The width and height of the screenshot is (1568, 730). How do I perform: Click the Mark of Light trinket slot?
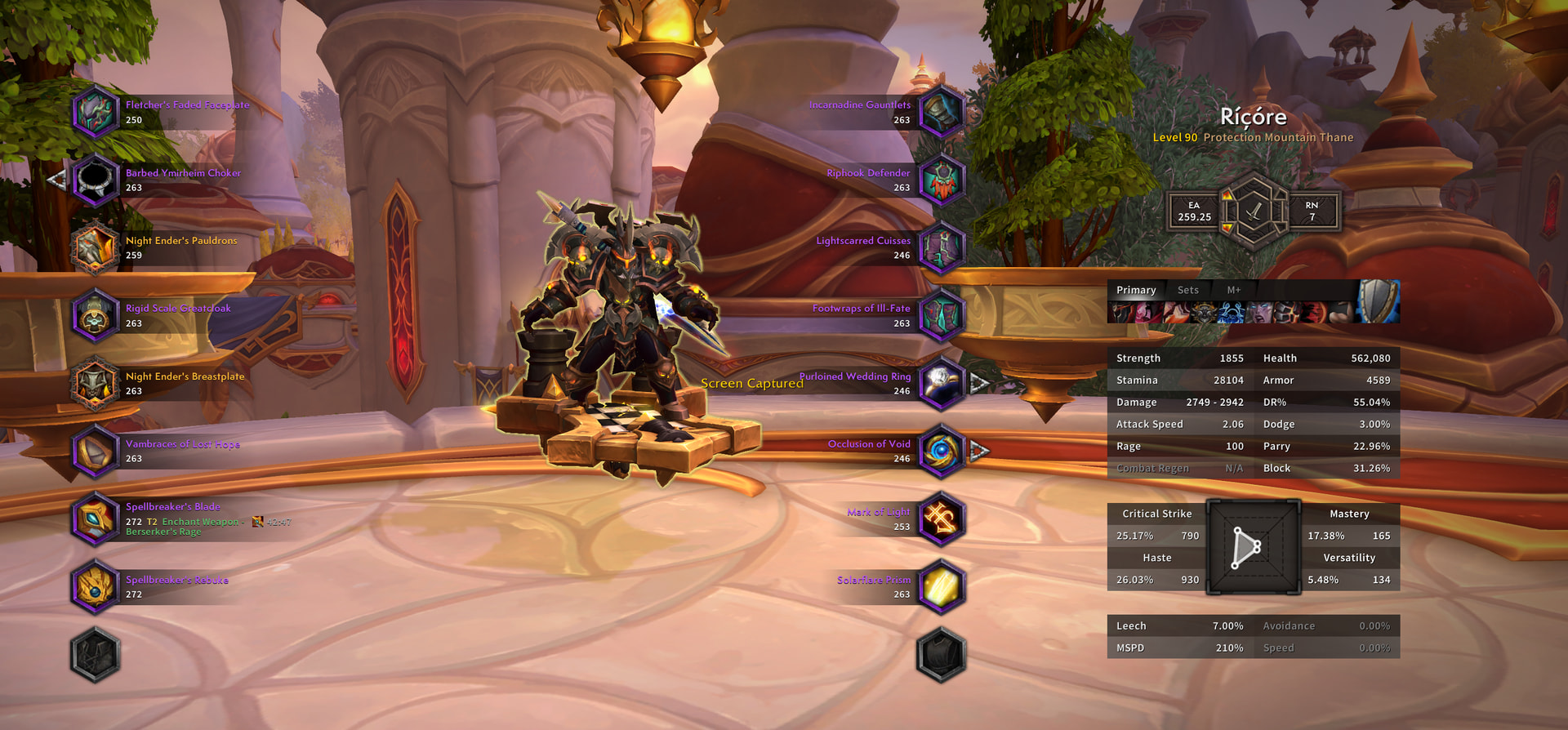tap(942, 519)
